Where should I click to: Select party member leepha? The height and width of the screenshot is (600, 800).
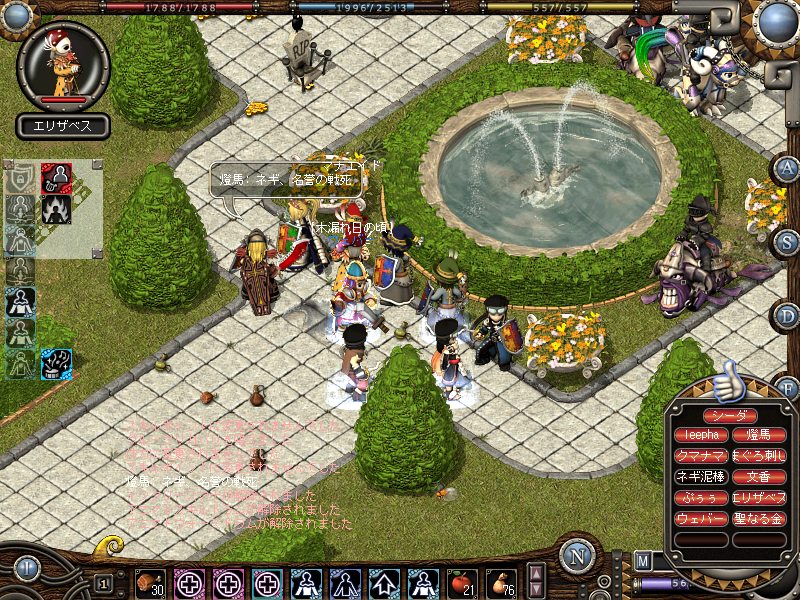pyautogui.click(x=701, y=435)
